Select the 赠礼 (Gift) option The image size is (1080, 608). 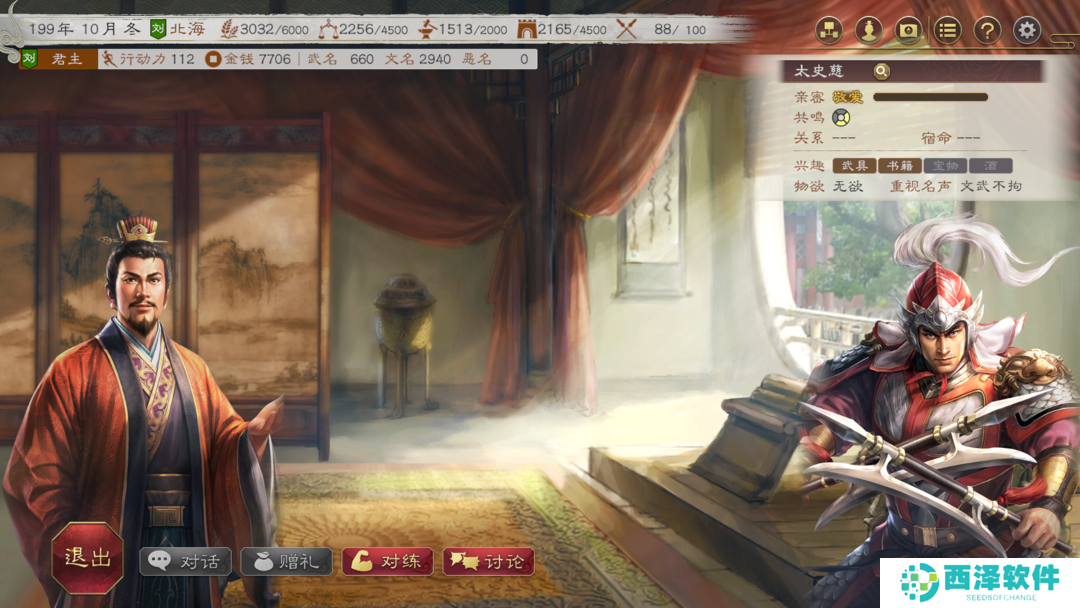click(287, 561)
